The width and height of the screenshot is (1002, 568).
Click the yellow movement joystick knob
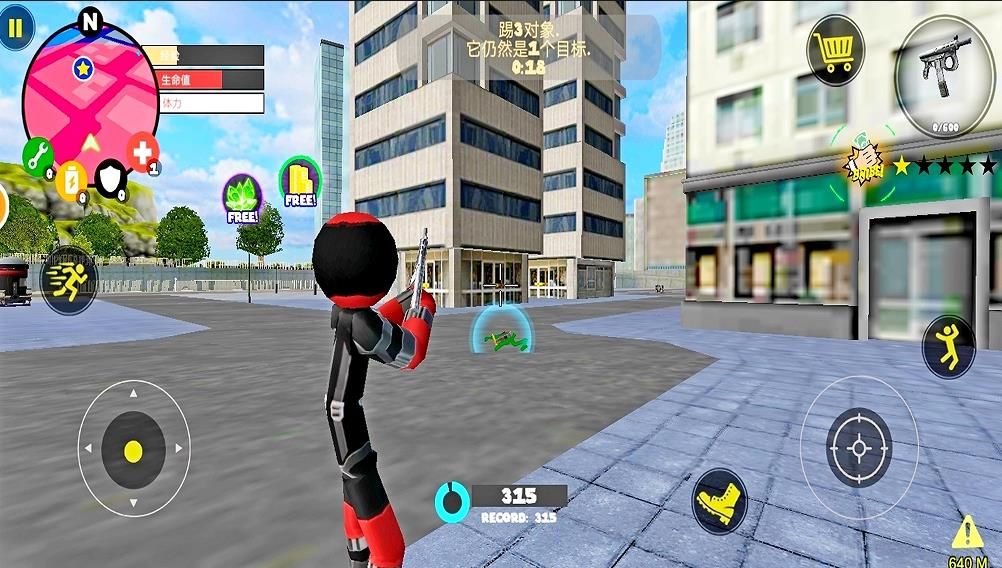pos(133,451)
